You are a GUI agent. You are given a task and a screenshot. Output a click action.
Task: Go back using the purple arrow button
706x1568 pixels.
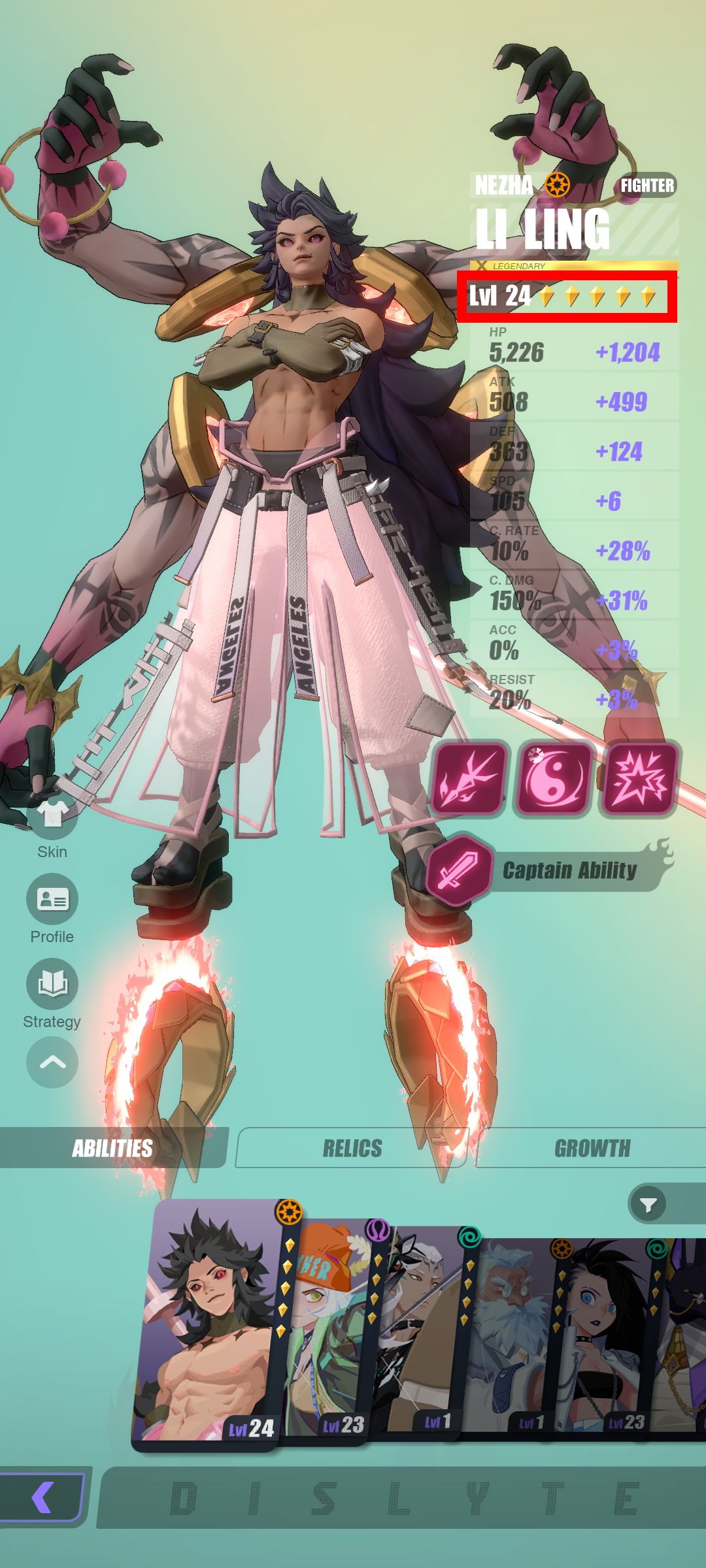[42, 1497]
